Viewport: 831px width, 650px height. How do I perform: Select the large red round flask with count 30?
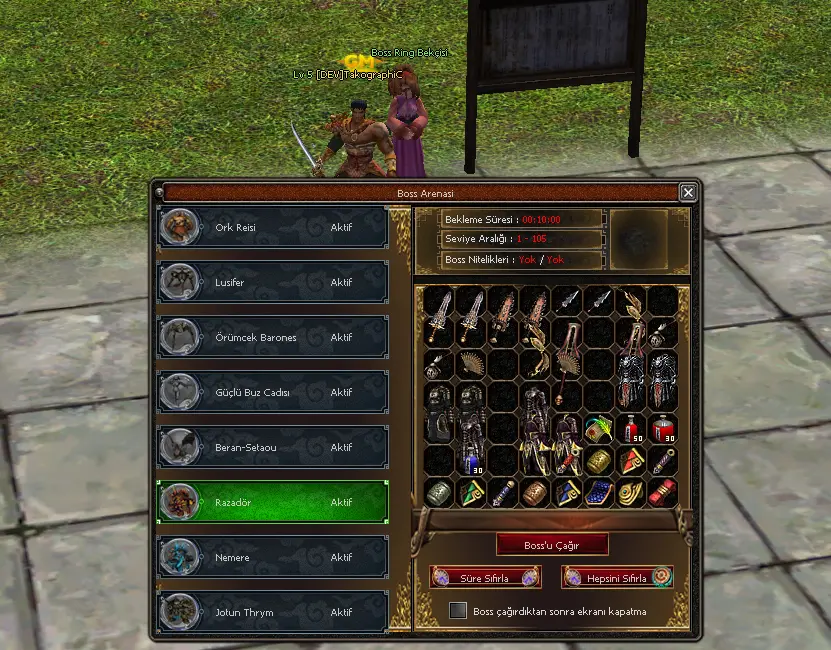662,429
